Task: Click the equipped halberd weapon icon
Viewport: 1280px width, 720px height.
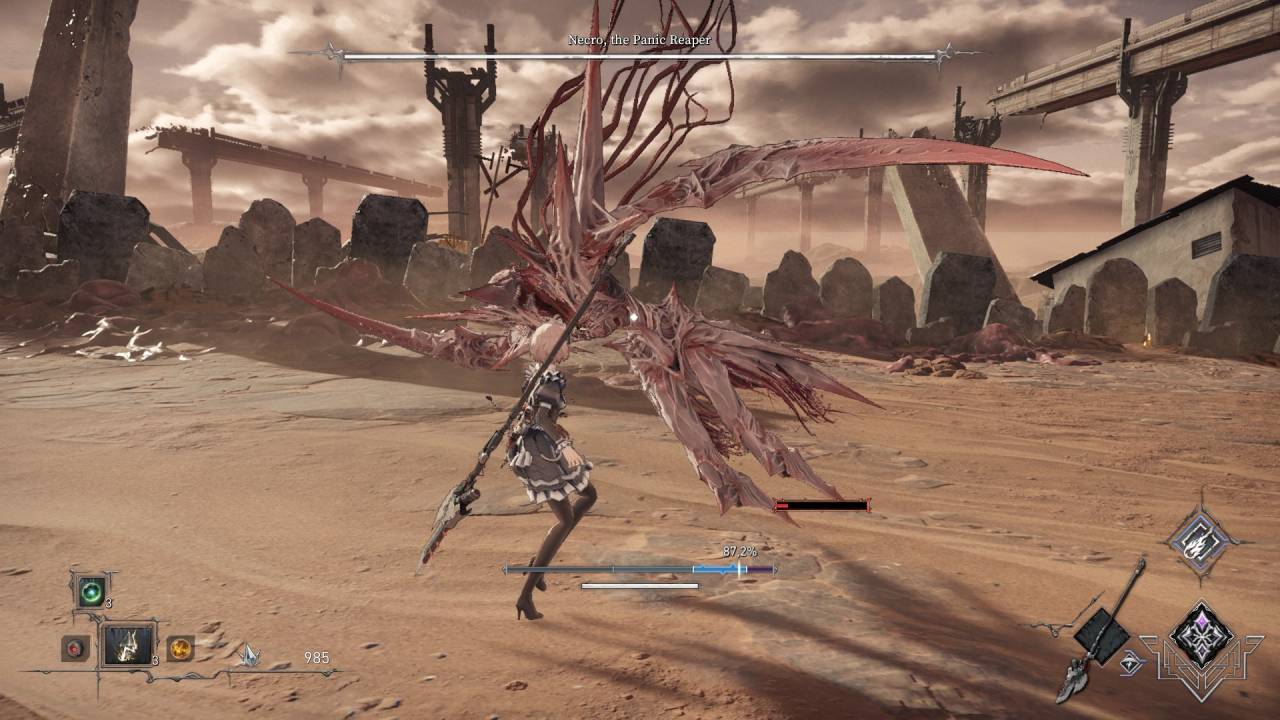Action: tap(1100, 630)
